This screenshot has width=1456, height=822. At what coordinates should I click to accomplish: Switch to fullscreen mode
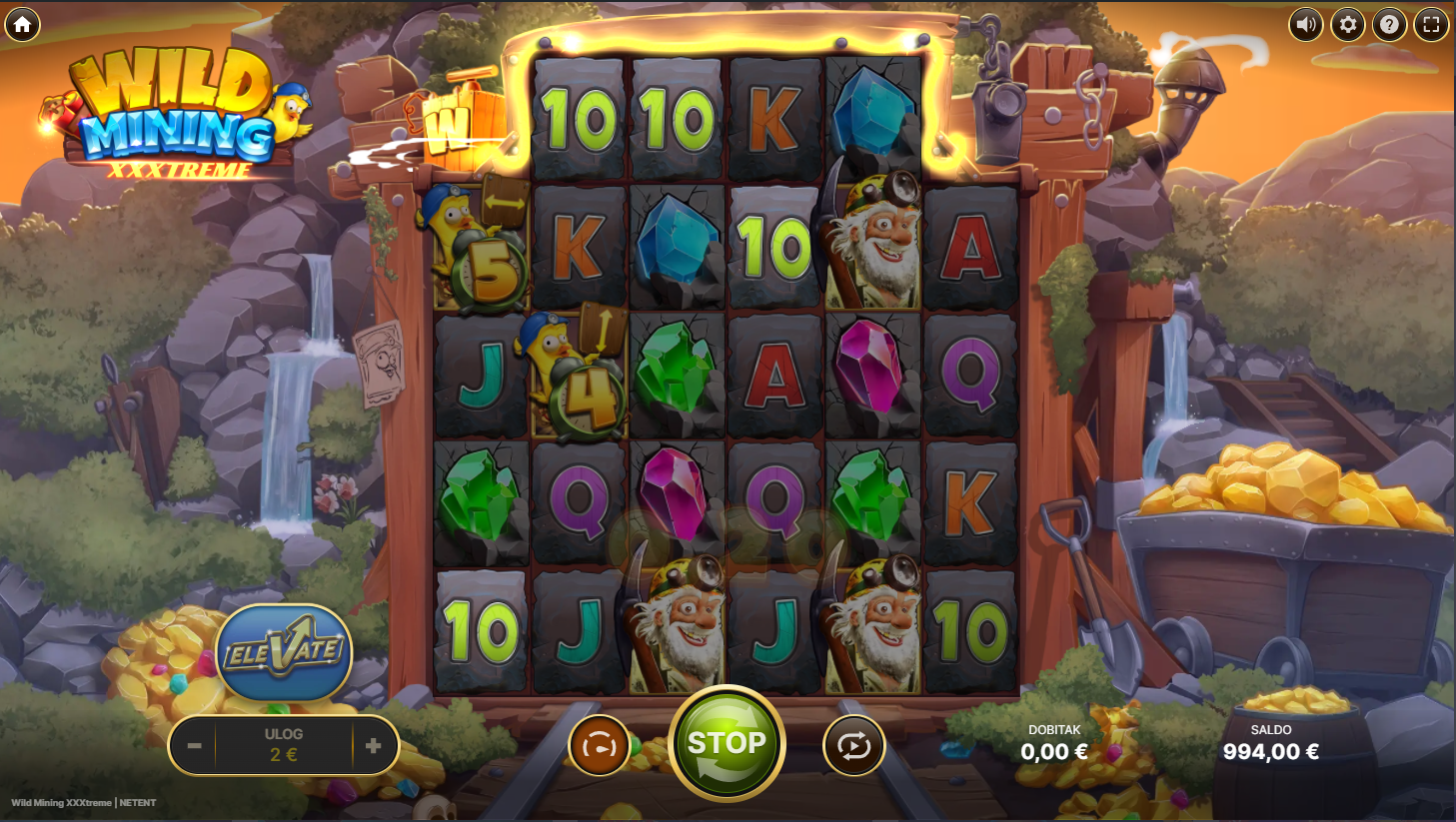(x=1431, y=24)
